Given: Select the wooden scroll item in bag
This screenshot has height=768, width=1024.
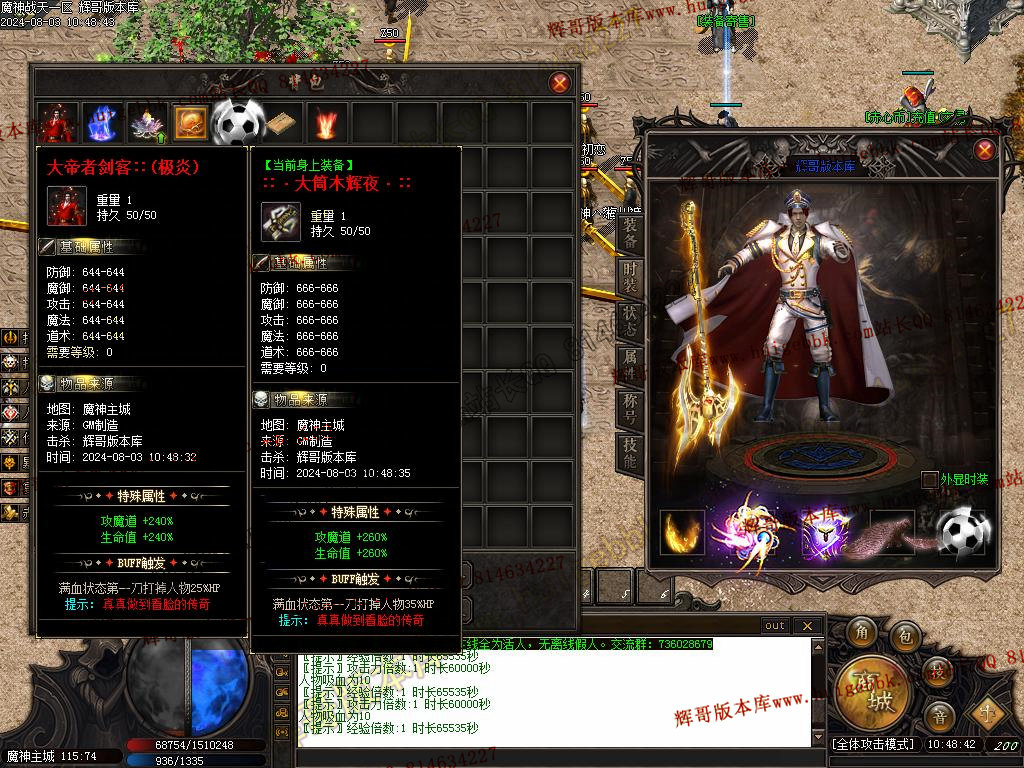Looking at the screenshot, I should point(281,123).
